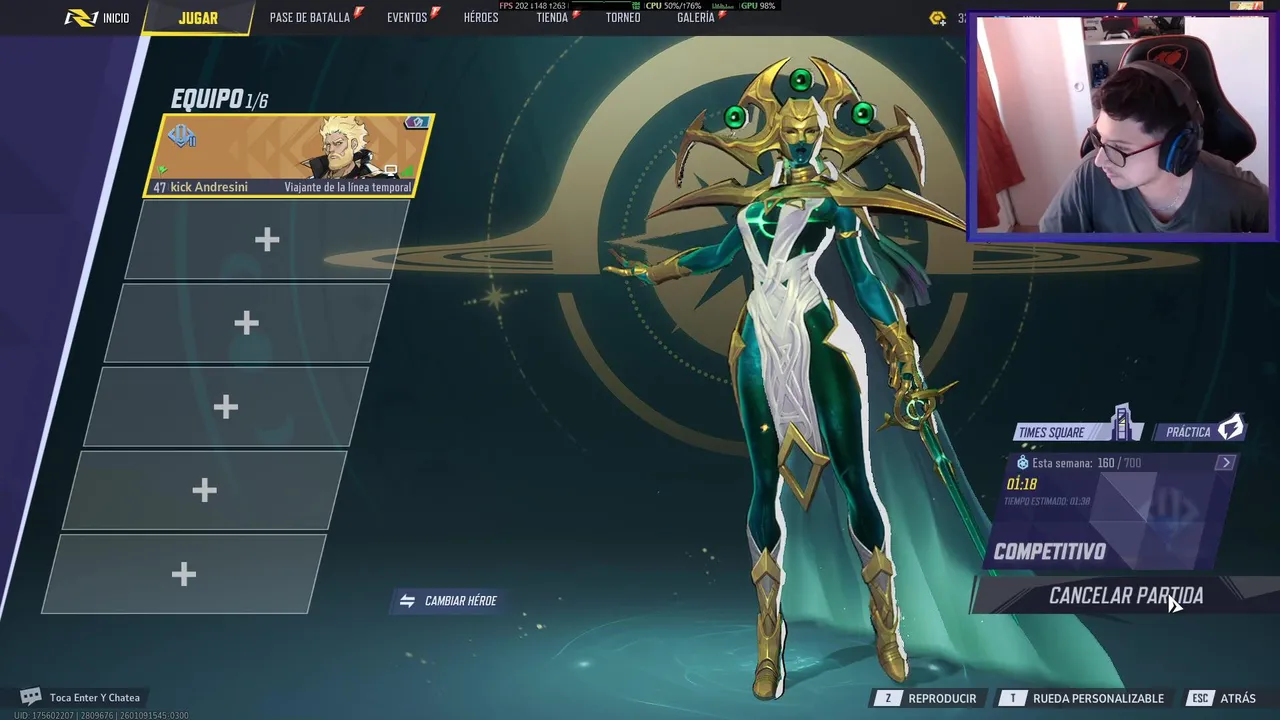Click Cambiar Héroe to switch hero
Image resolution: width=1280 pixels, height=720 pixels.
(449, 601)
